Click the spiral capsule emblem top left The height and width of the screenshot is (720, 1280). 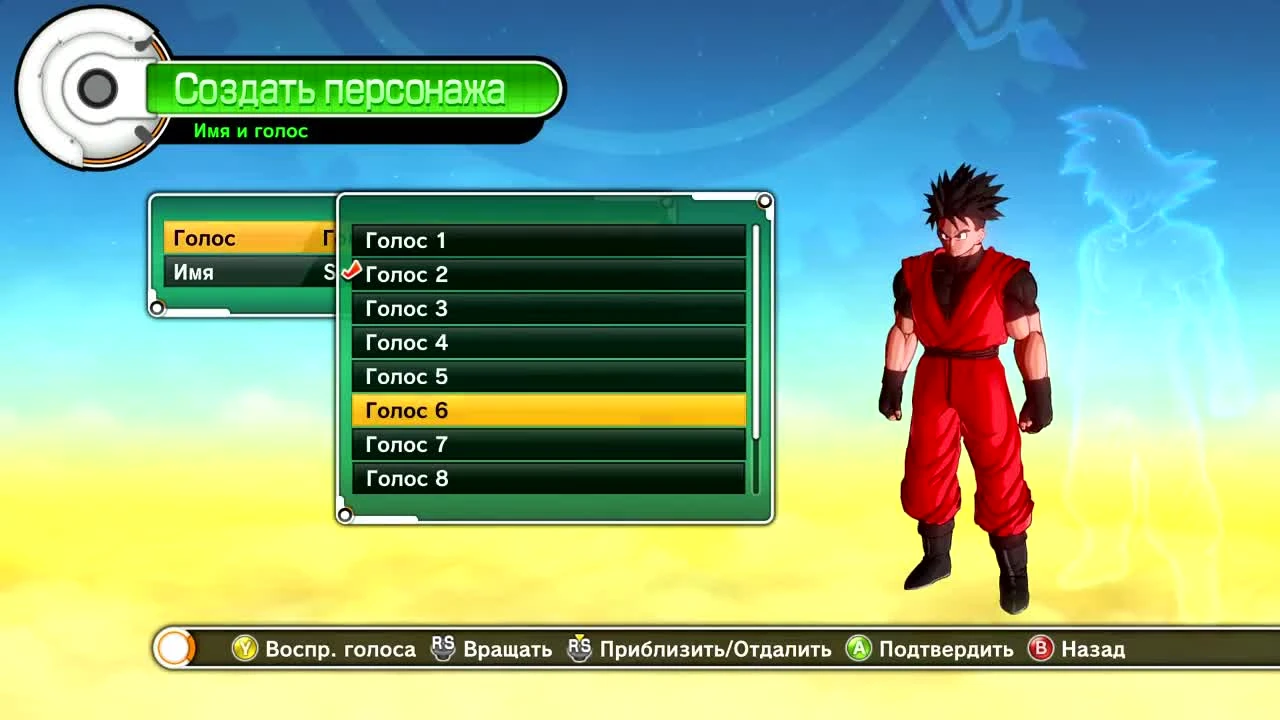(x=95, y=87)
